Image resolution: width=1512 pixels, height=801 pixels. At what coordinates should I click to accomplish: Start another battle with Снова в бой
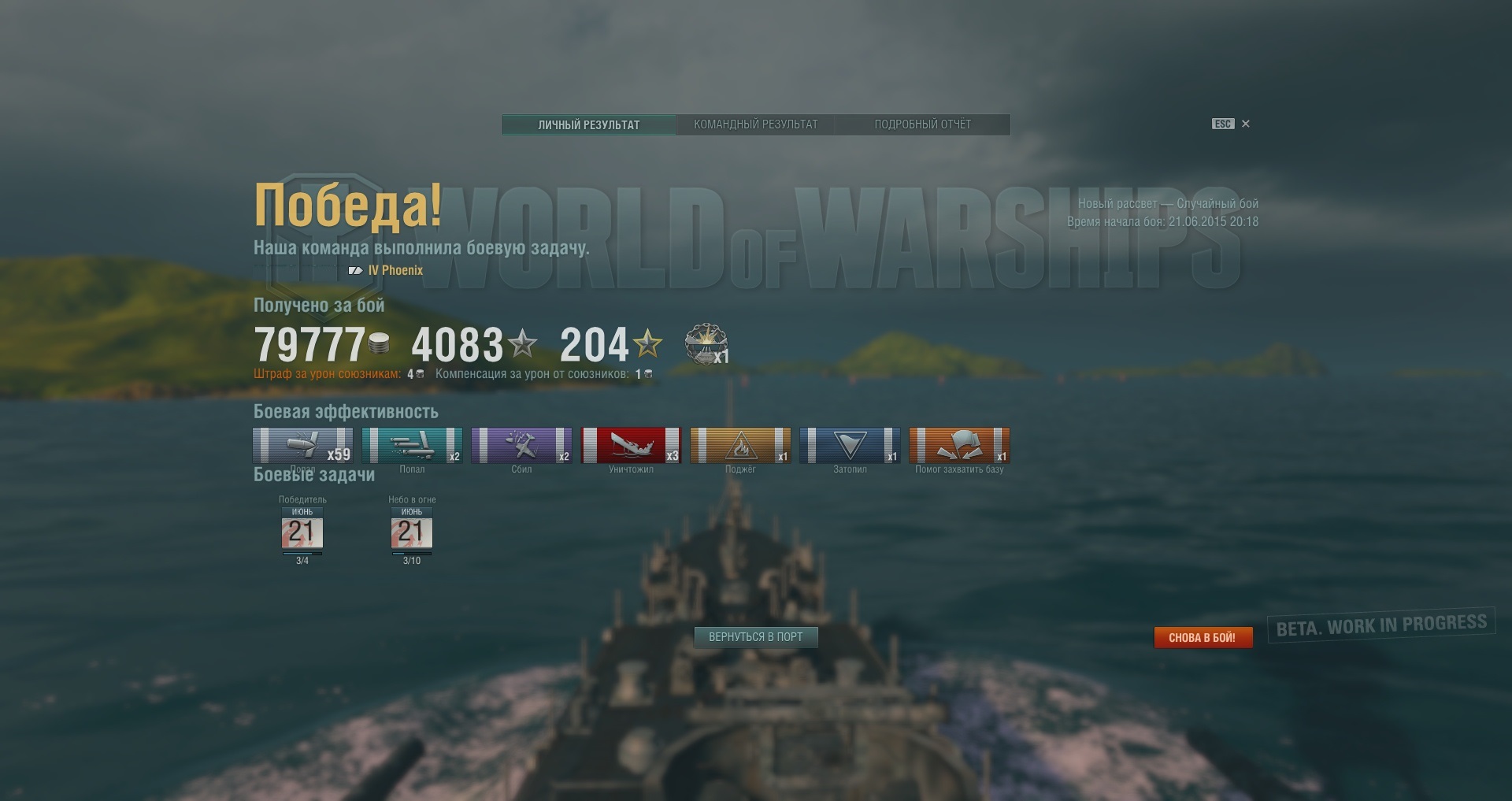pos(1202,637)
